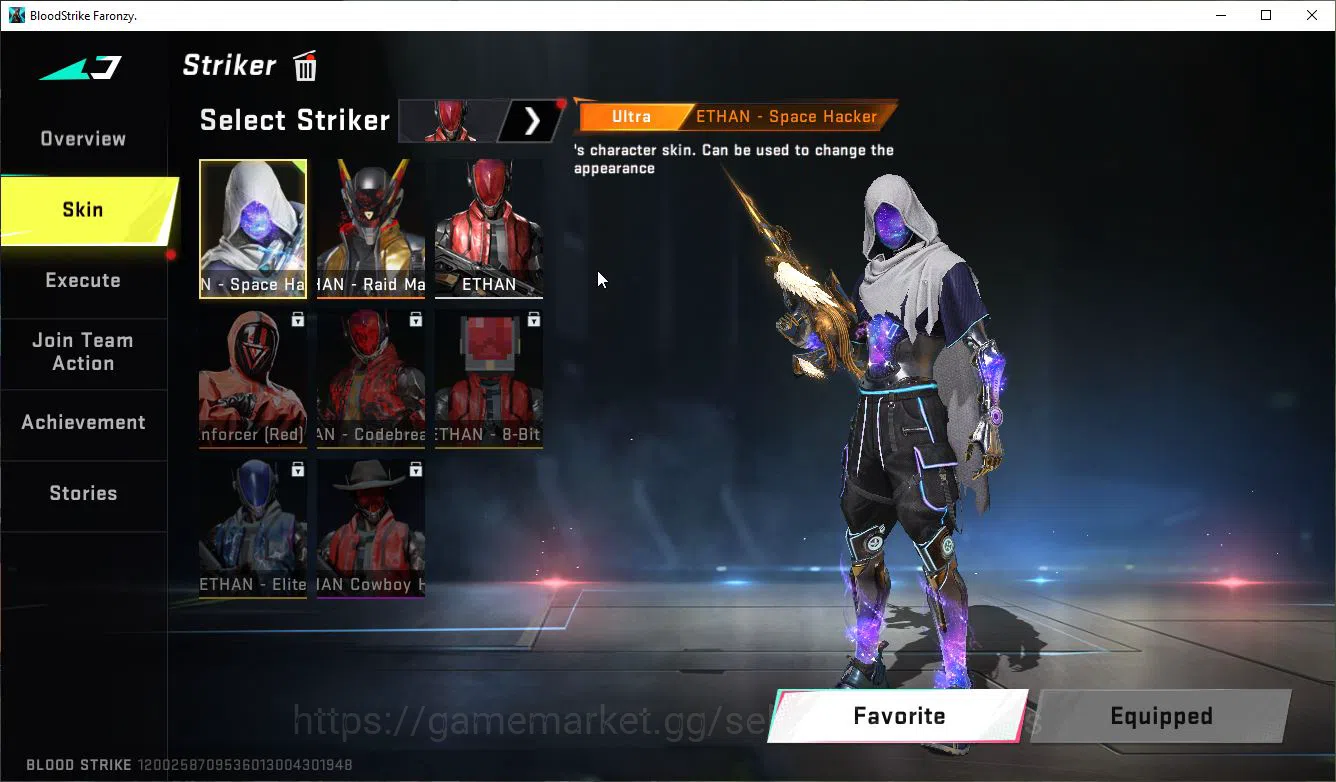The width and height of the screenshot is (1336, 782).
Task: Click the BloodStrike app icon in title bar
Action: tap(14, 15)
